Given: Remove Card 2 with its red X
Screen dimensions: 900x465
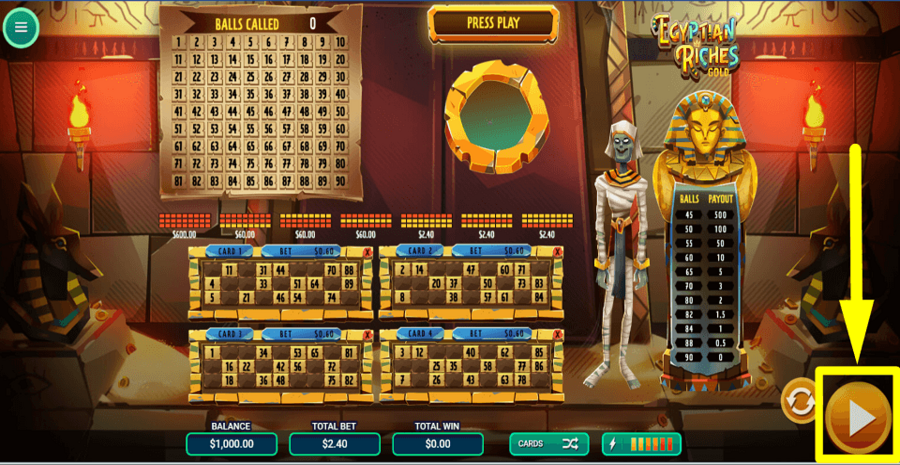Looking at the screenshot, I should coord(558,252).
